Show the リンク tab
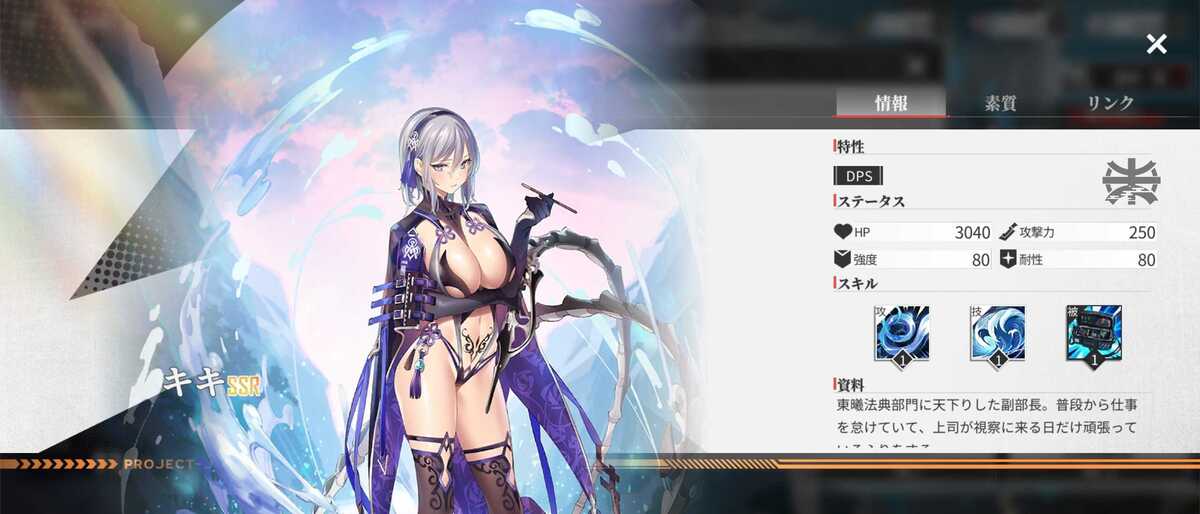The width and height of the screenshot is (1200, 514). coord(1110,102)
